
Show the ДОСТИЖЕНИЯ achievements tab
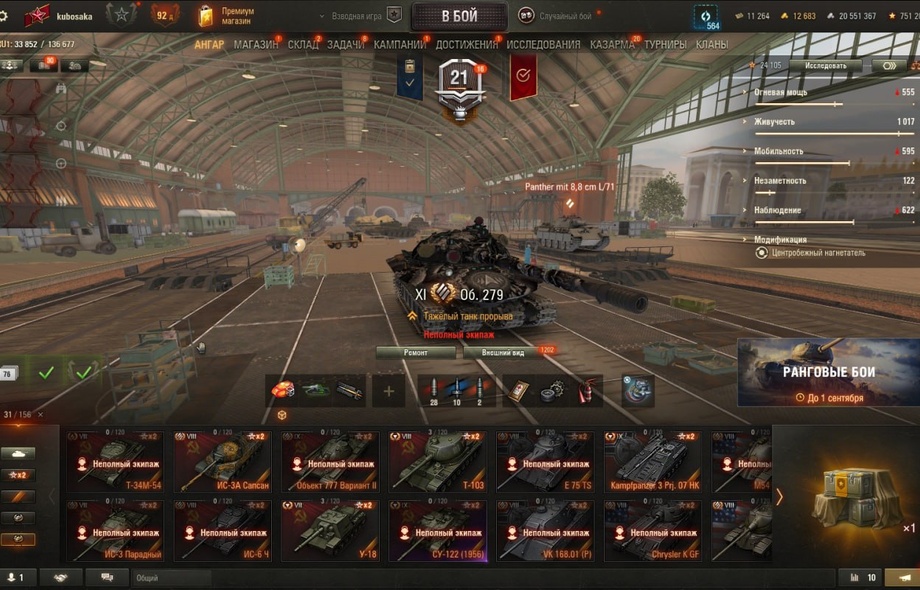[466, 45]
